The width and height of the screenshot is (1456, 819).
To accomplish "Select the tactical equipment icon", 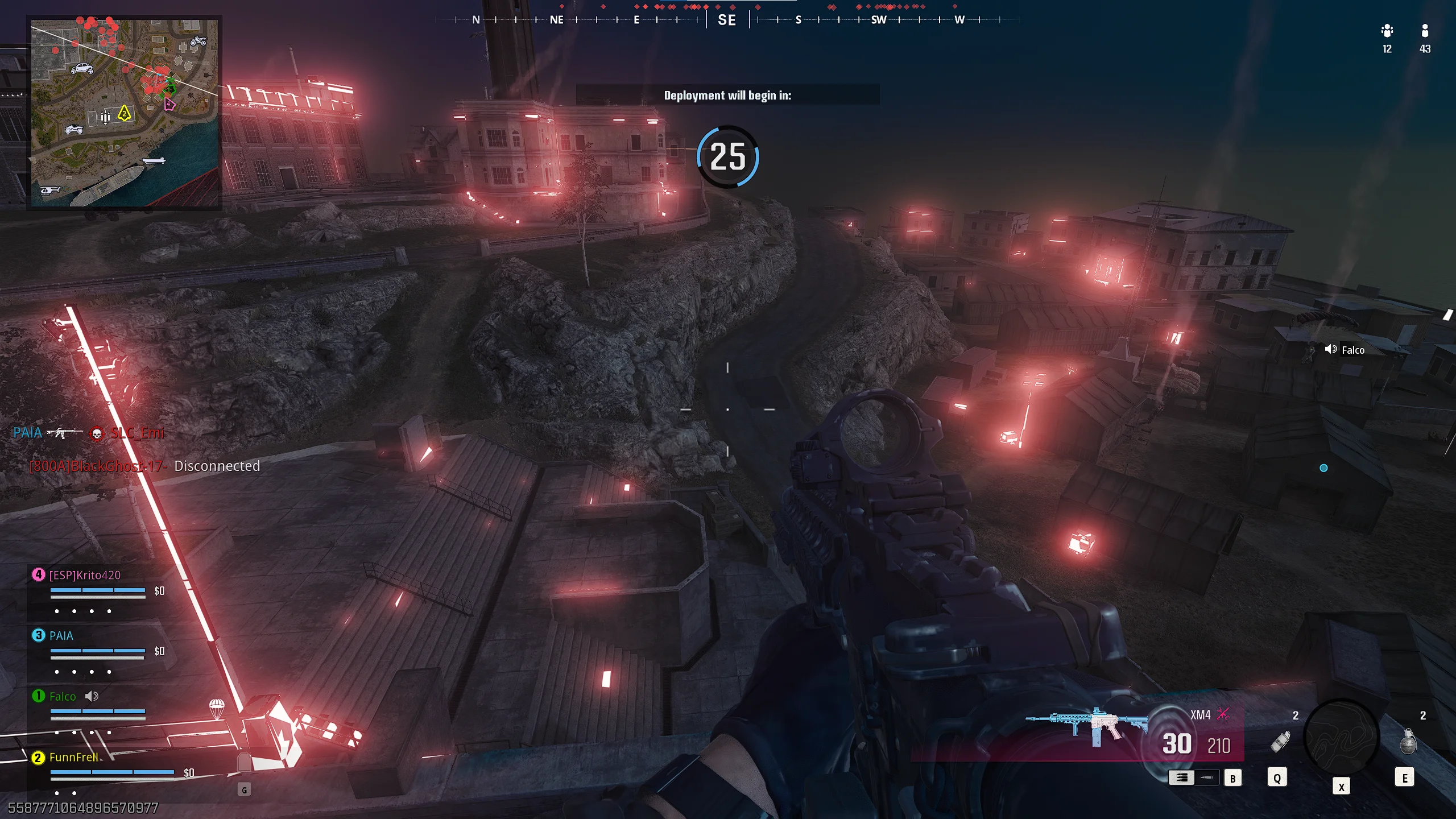I will (1280, 742).
